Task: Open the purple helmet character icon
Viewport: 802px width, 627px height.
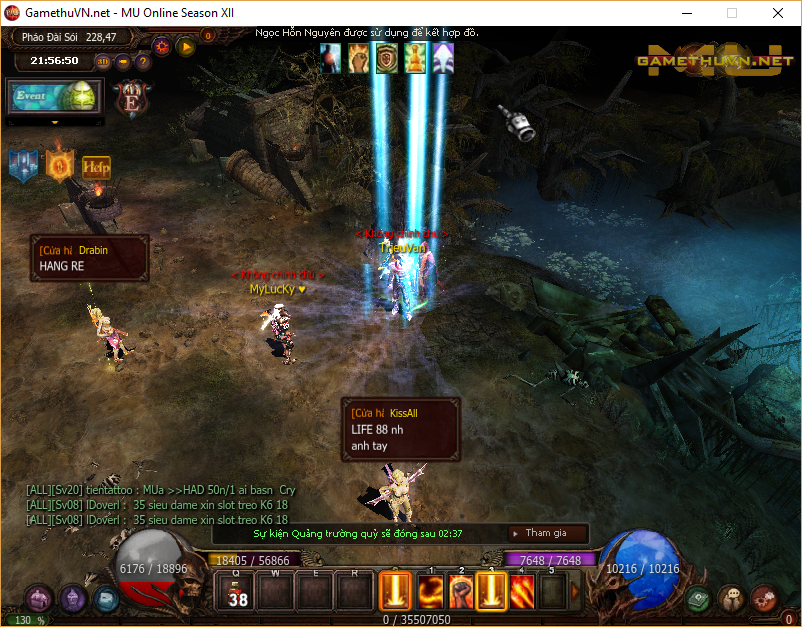Action: [x=72, y=599]
